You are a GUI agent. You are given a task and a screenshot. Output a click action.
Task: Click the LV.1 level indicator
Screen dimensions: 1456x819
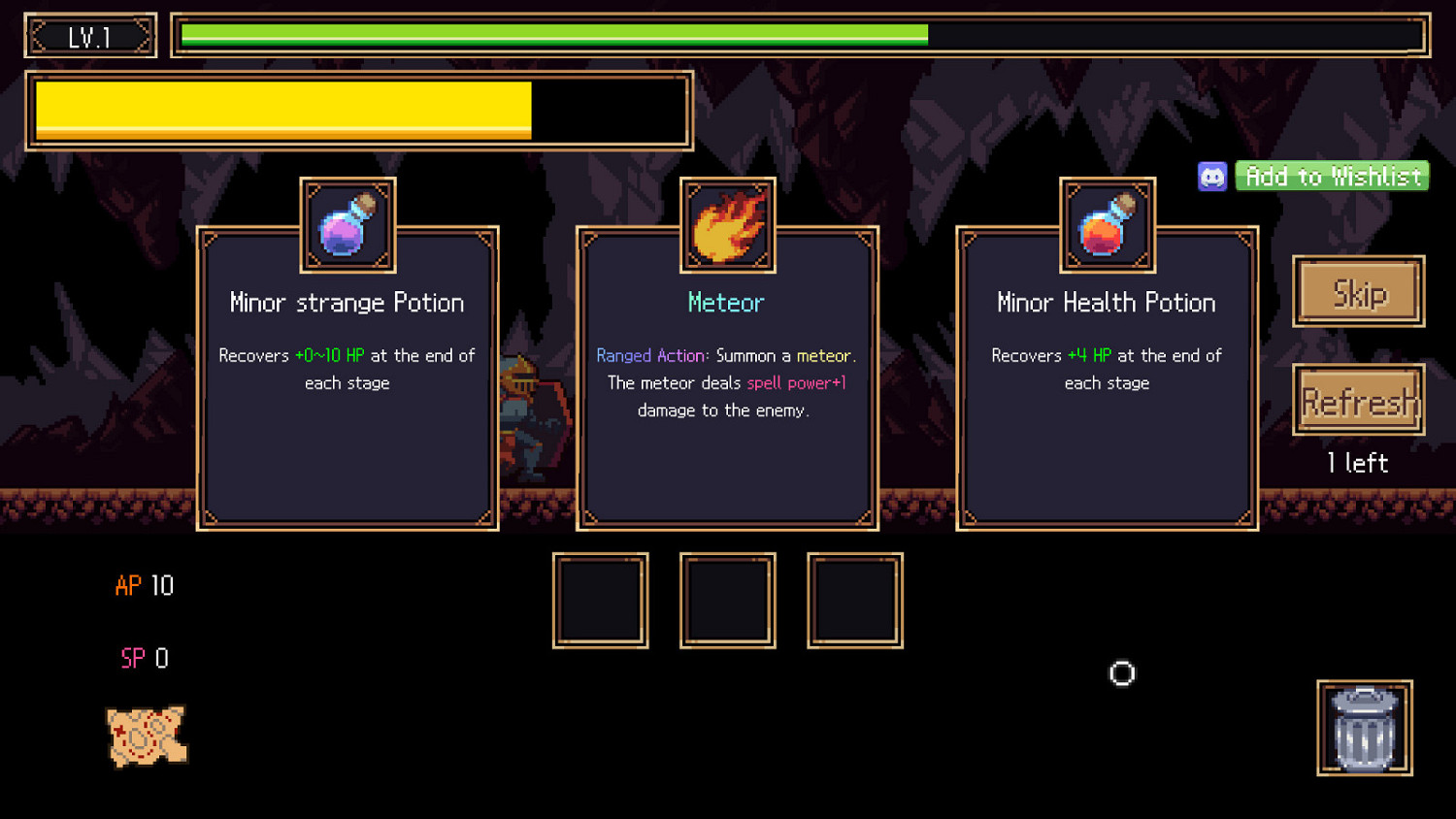pos(90,35)
